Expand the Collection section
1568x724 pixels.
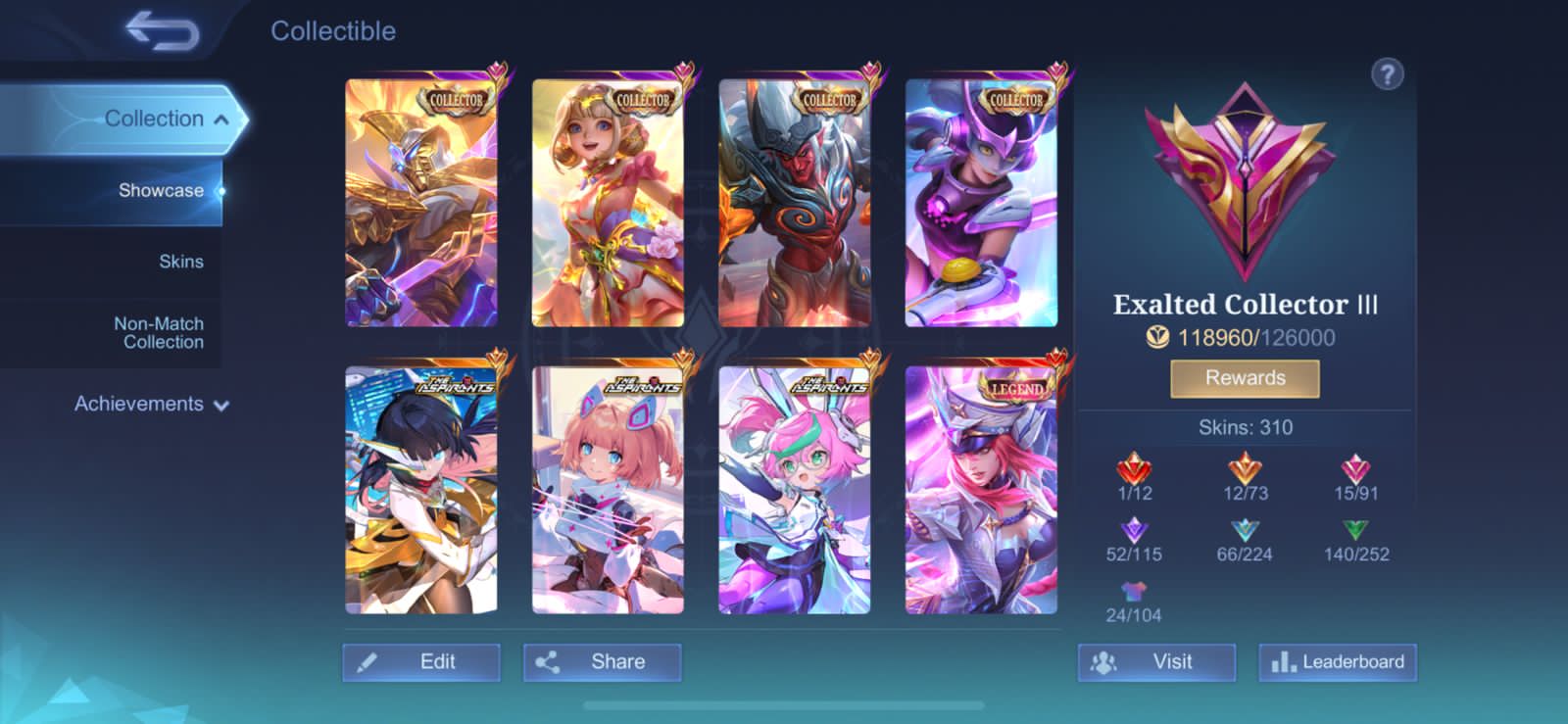click(156, 118)
